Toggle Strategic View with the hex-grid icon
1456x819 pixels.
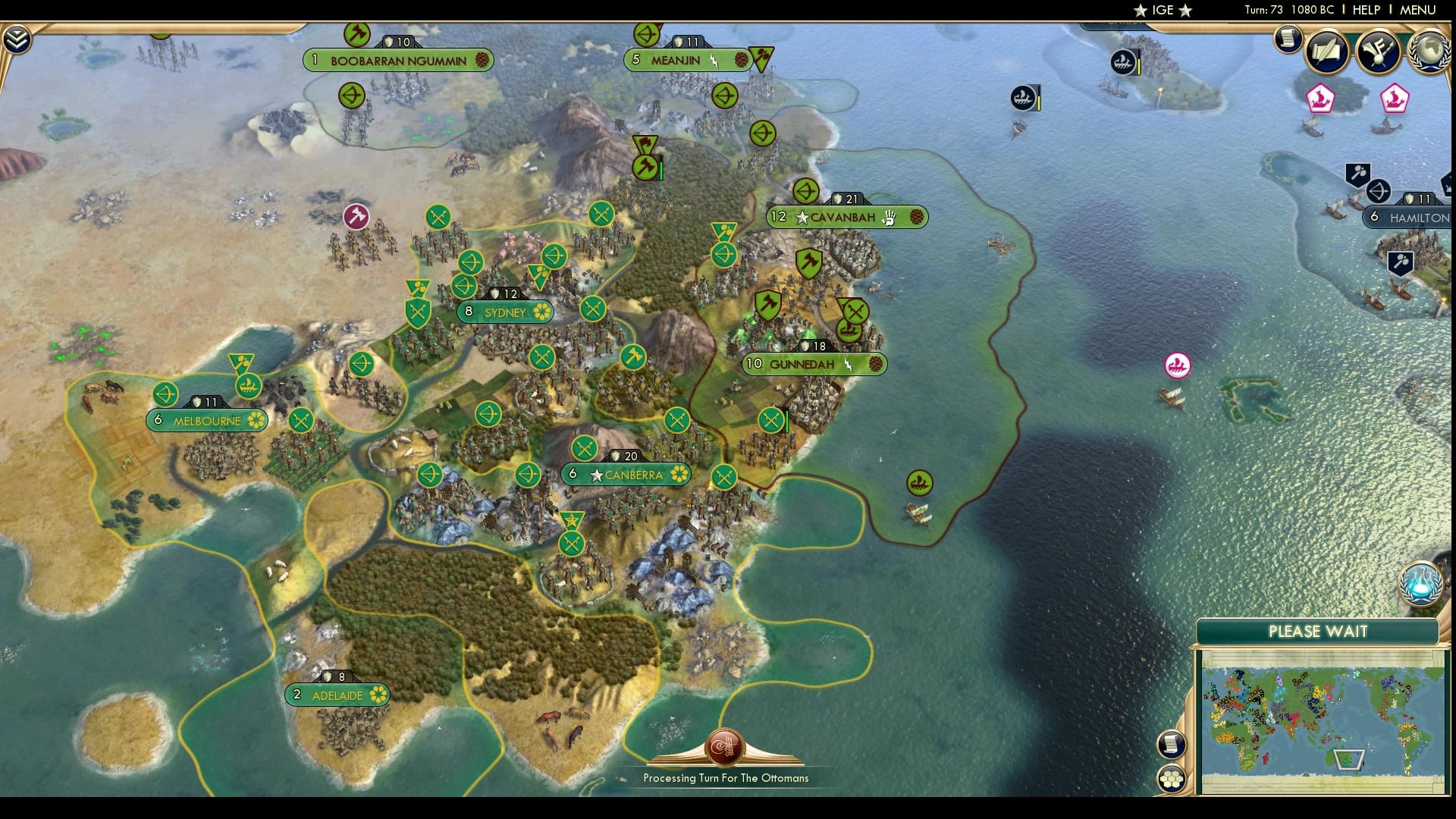[1173, 780]
